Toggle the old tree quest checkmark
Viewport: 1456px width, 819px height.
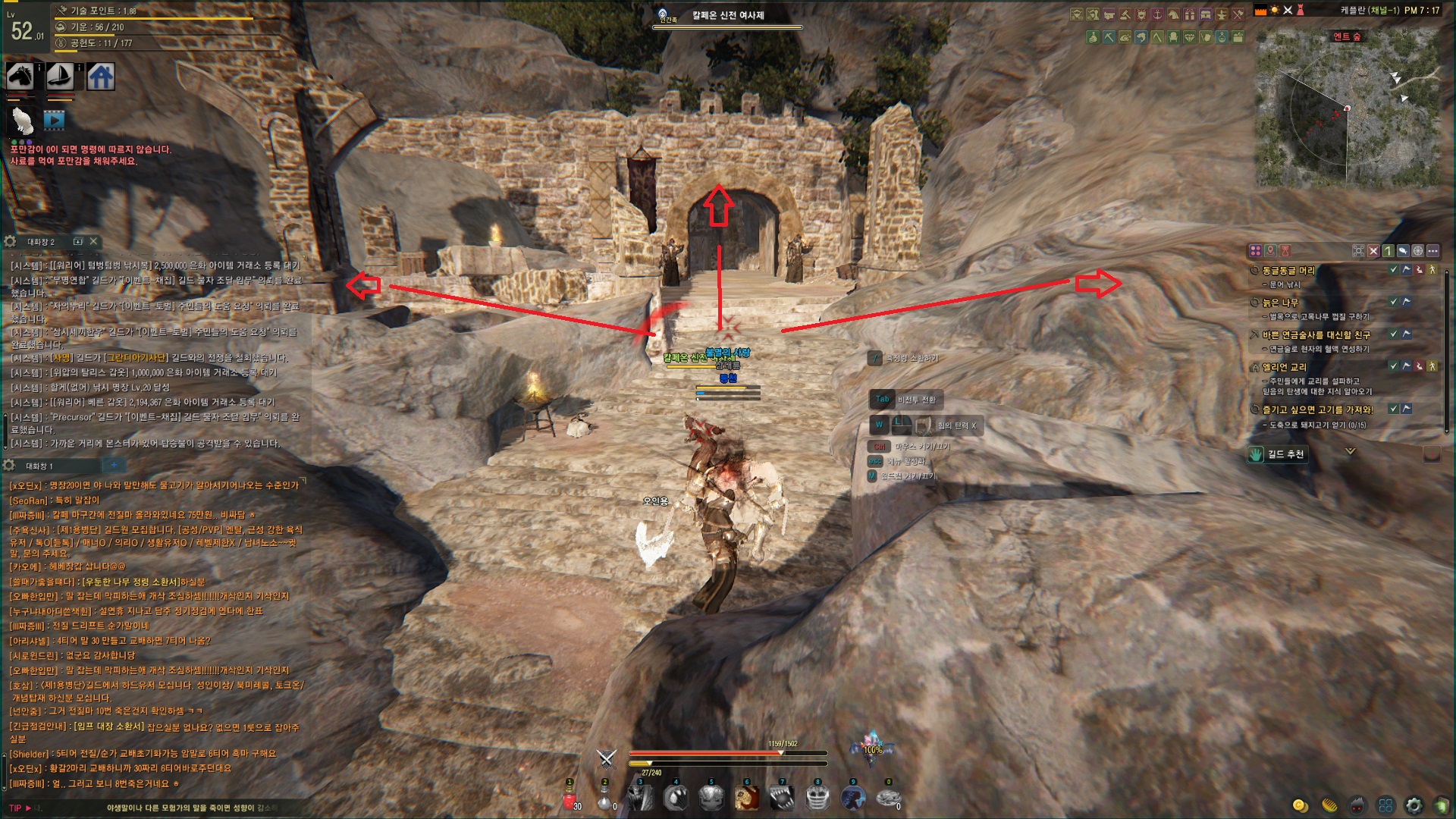1393,302
